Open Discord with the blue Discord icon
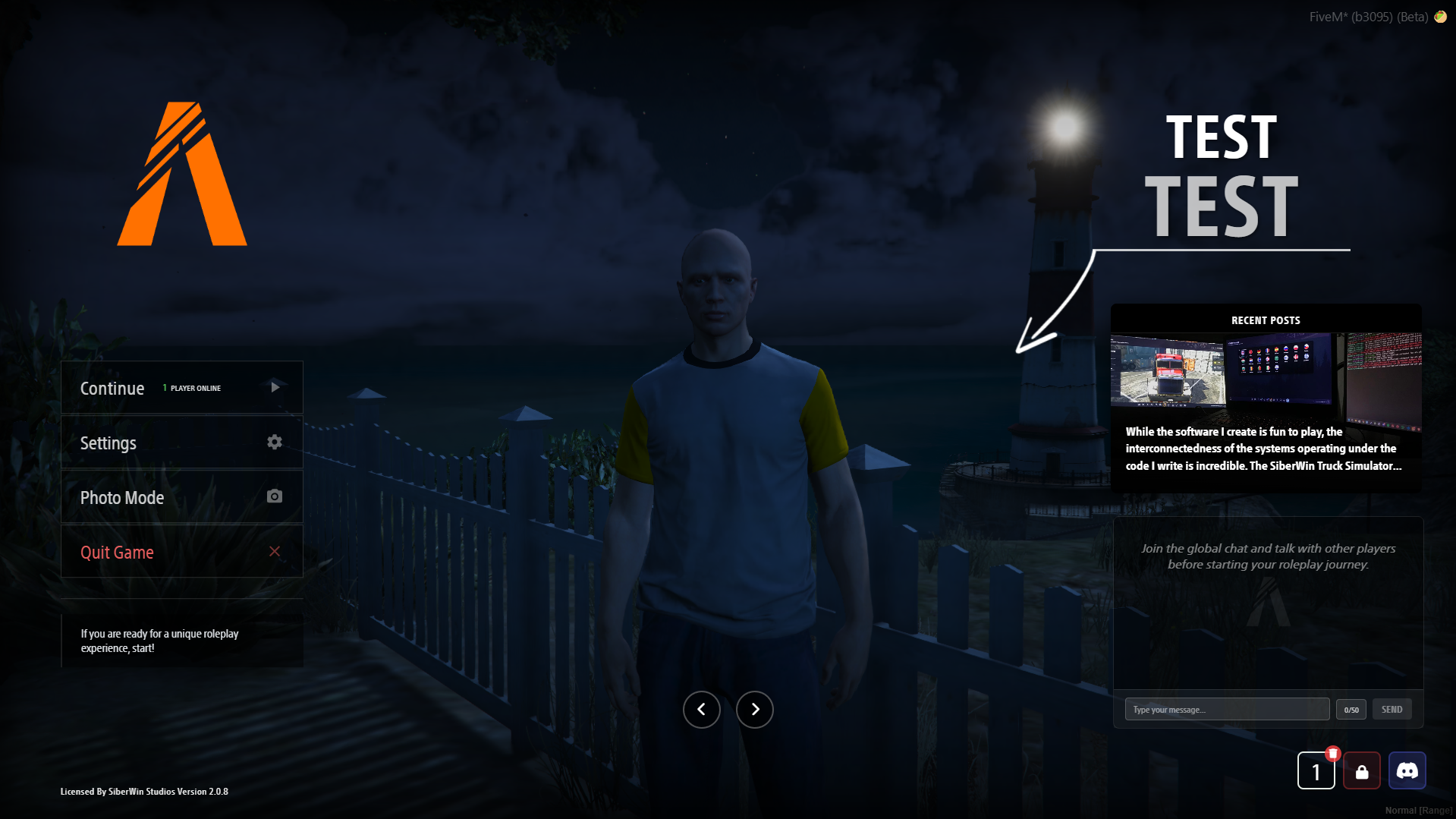Screen dimensions: 1456x819 [x=1407, y=770]
